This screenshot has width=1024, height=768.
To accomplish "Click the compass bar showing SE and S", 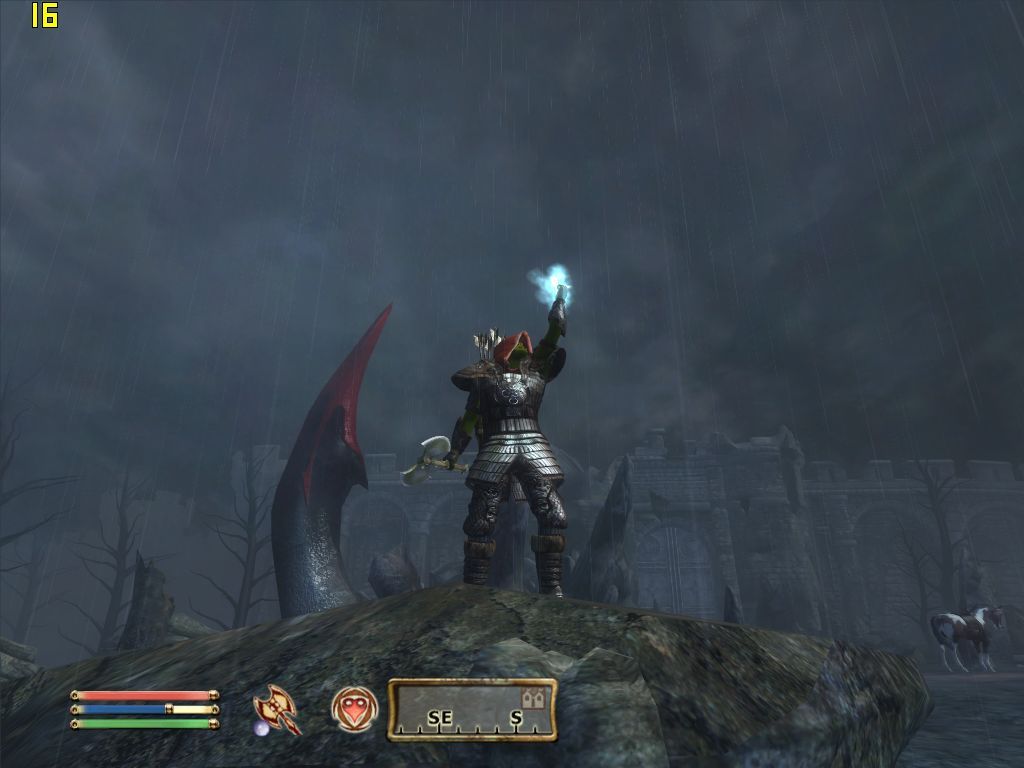I will [471, 711].
